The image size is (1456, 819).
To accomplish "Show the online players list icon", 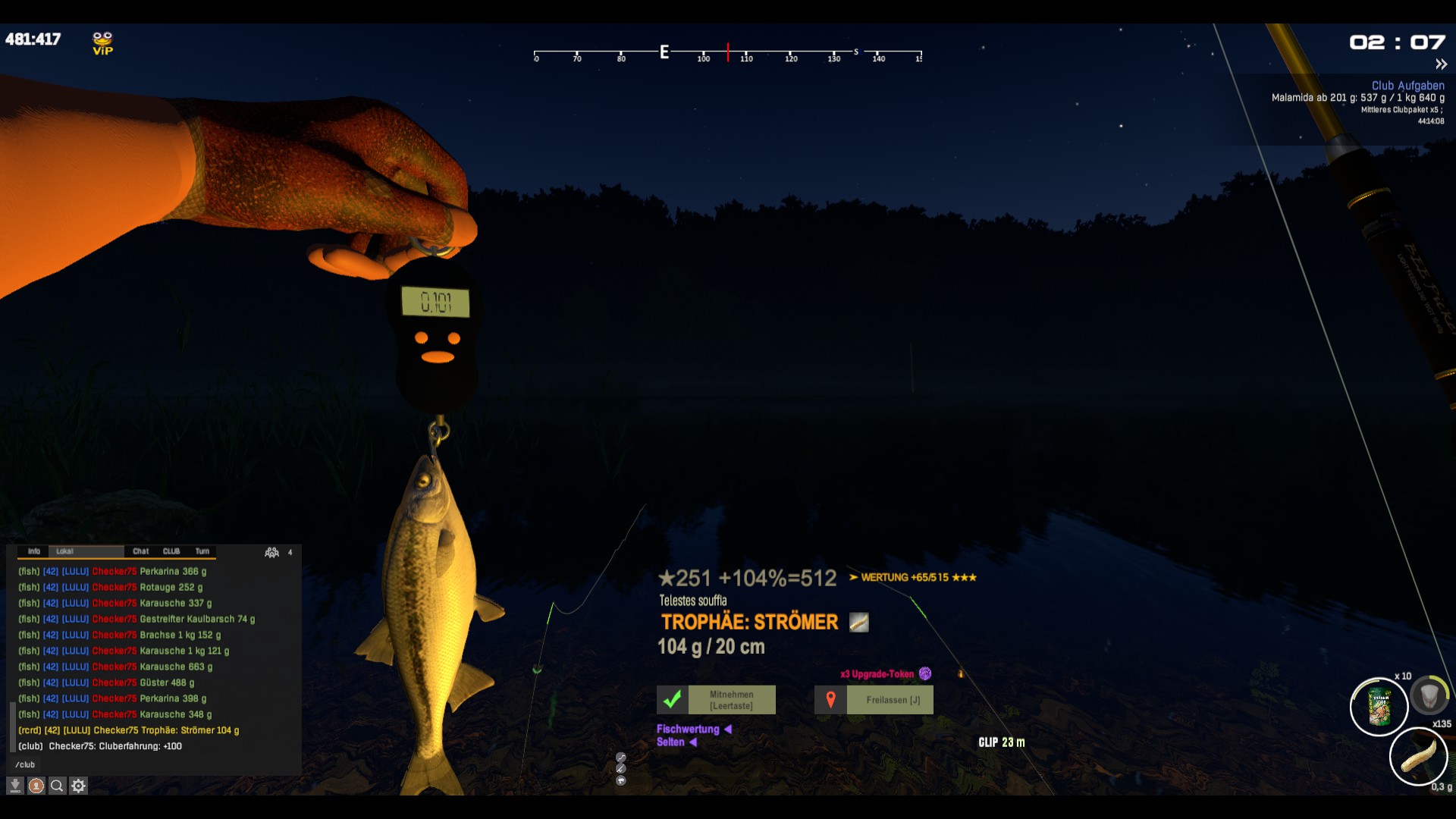I will pos(272,552).
